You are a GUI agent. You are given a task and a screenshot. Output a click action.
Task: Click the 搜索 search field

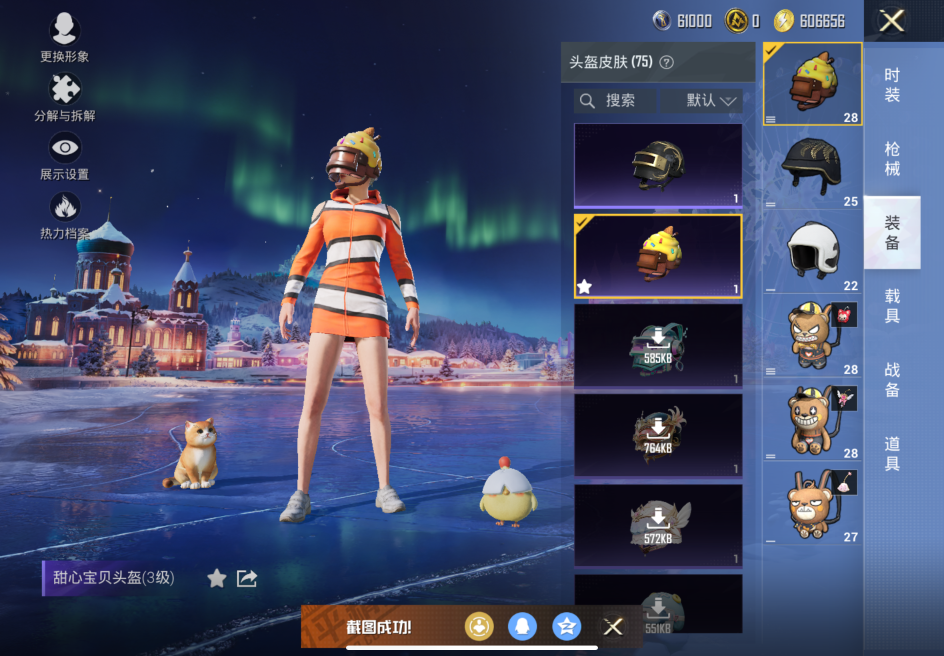tap(616, 101)
